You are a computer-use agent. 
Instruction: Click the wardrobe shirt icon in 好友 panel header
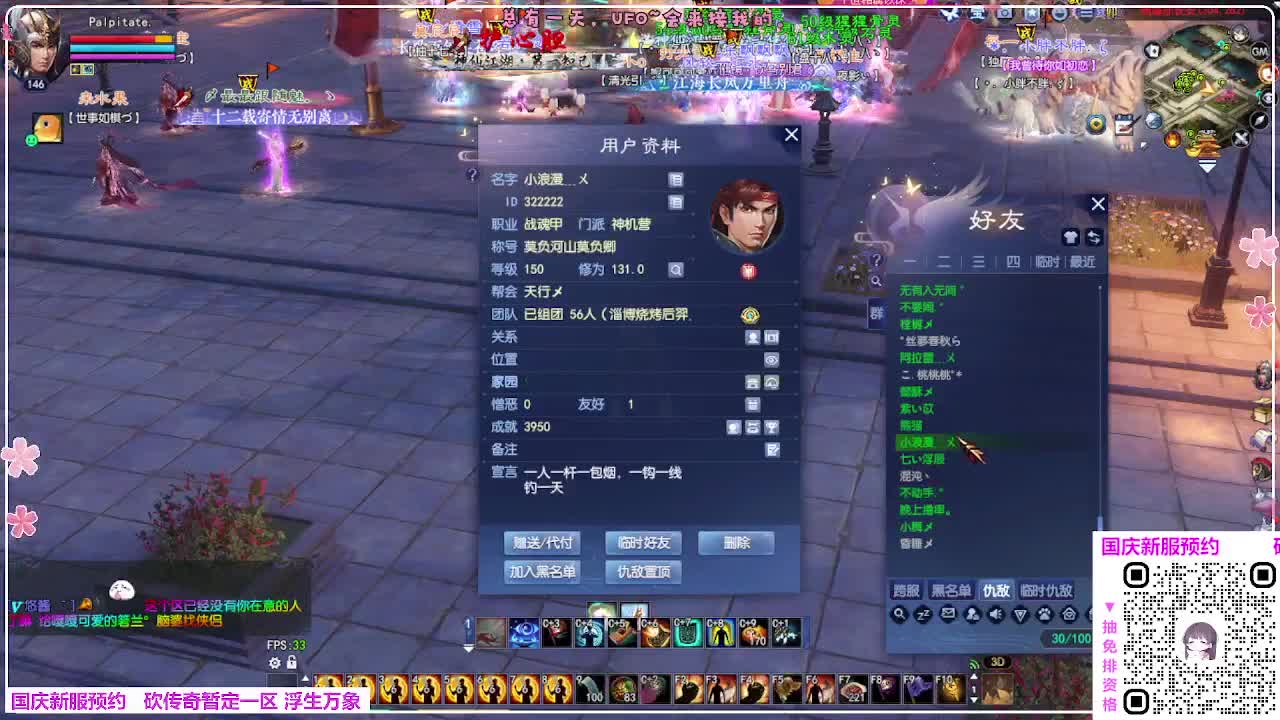1071,237
